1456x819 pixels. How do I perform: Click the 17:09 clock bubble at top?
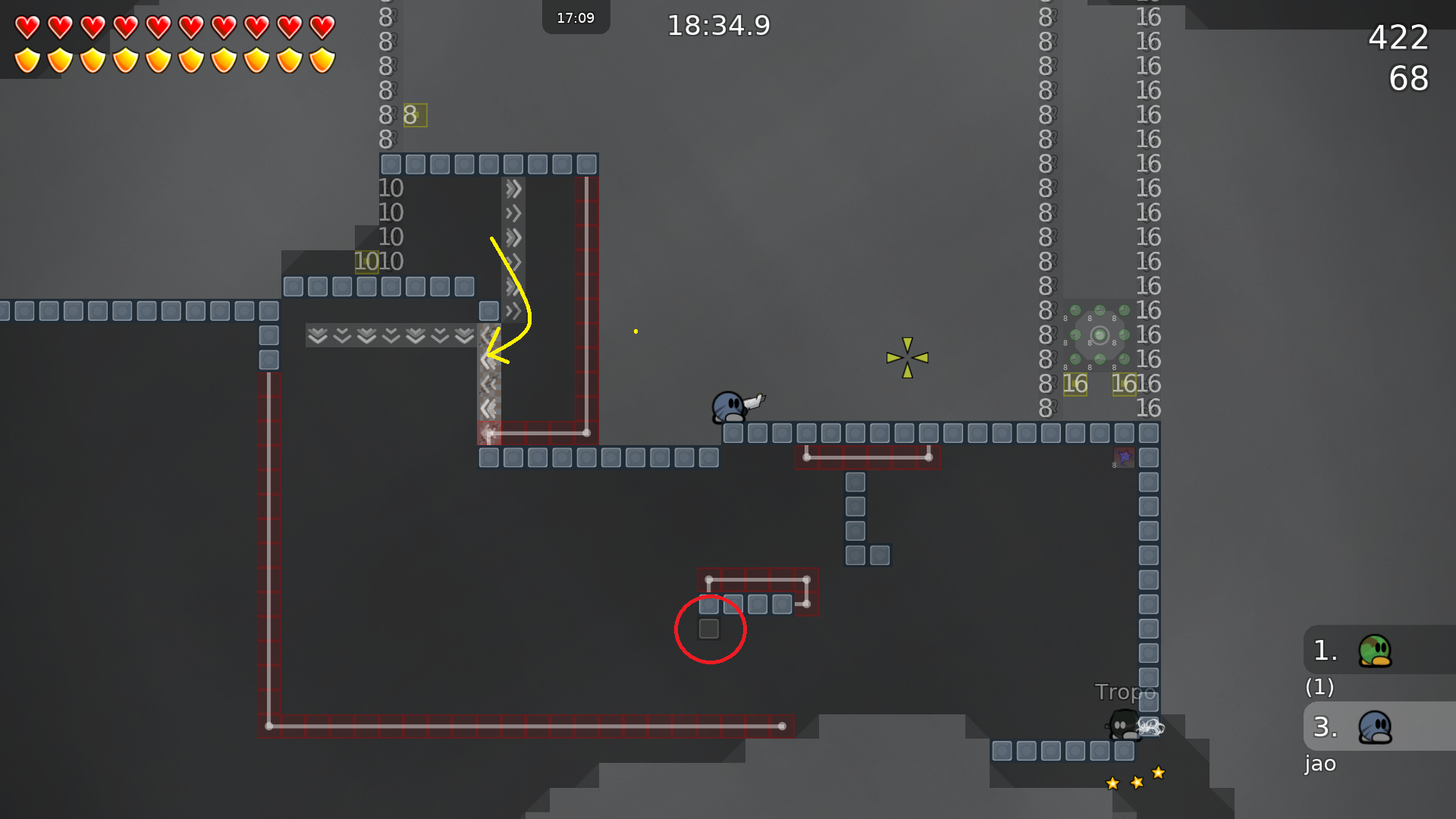pos(576,17)
